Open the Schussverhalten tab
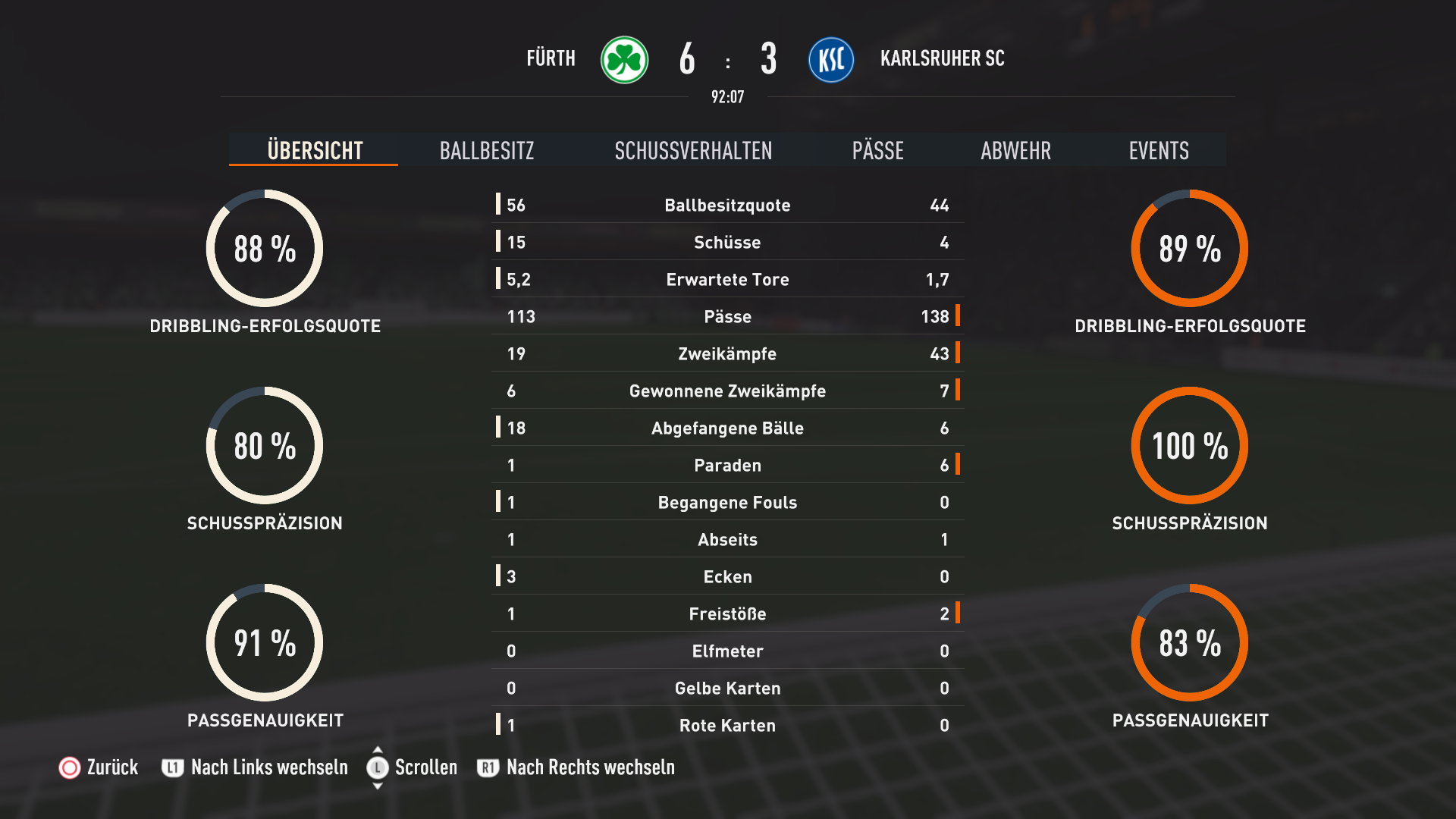1456x819 pixels. pos(693,150)
